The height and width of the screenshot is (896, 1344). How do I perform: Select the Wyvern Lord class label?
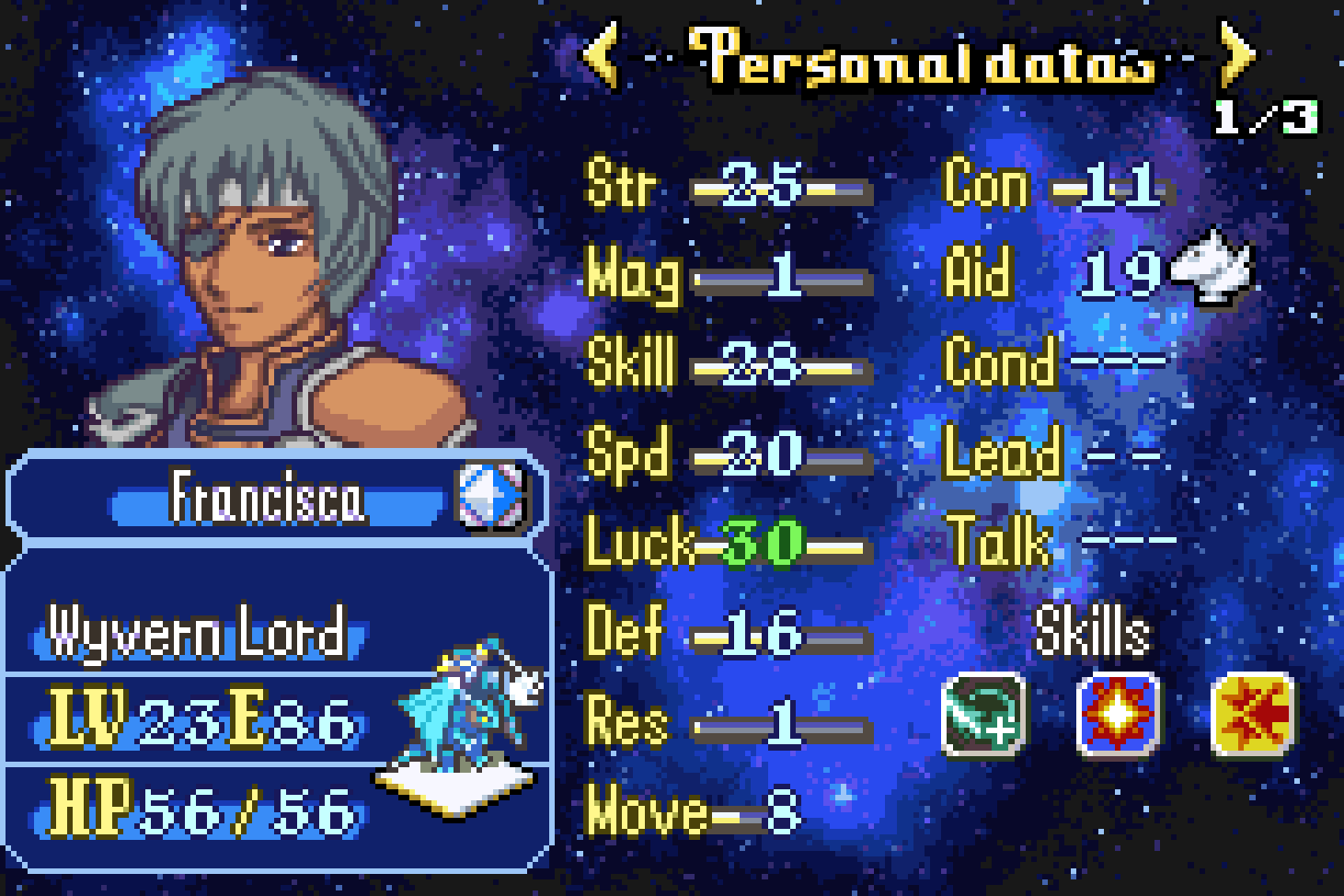point(197,633)
